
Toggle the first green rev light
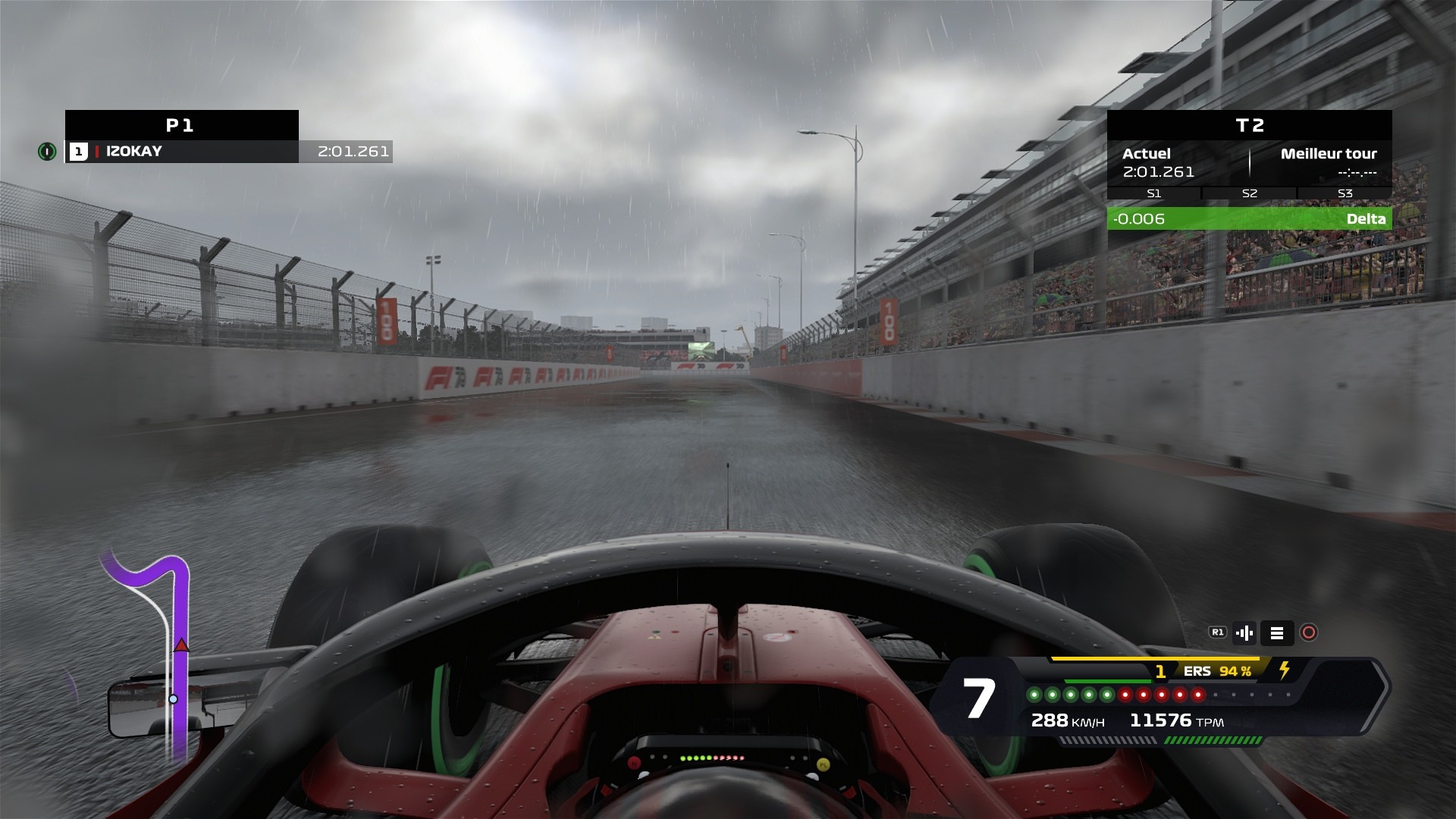click(x=1034, y=695)
